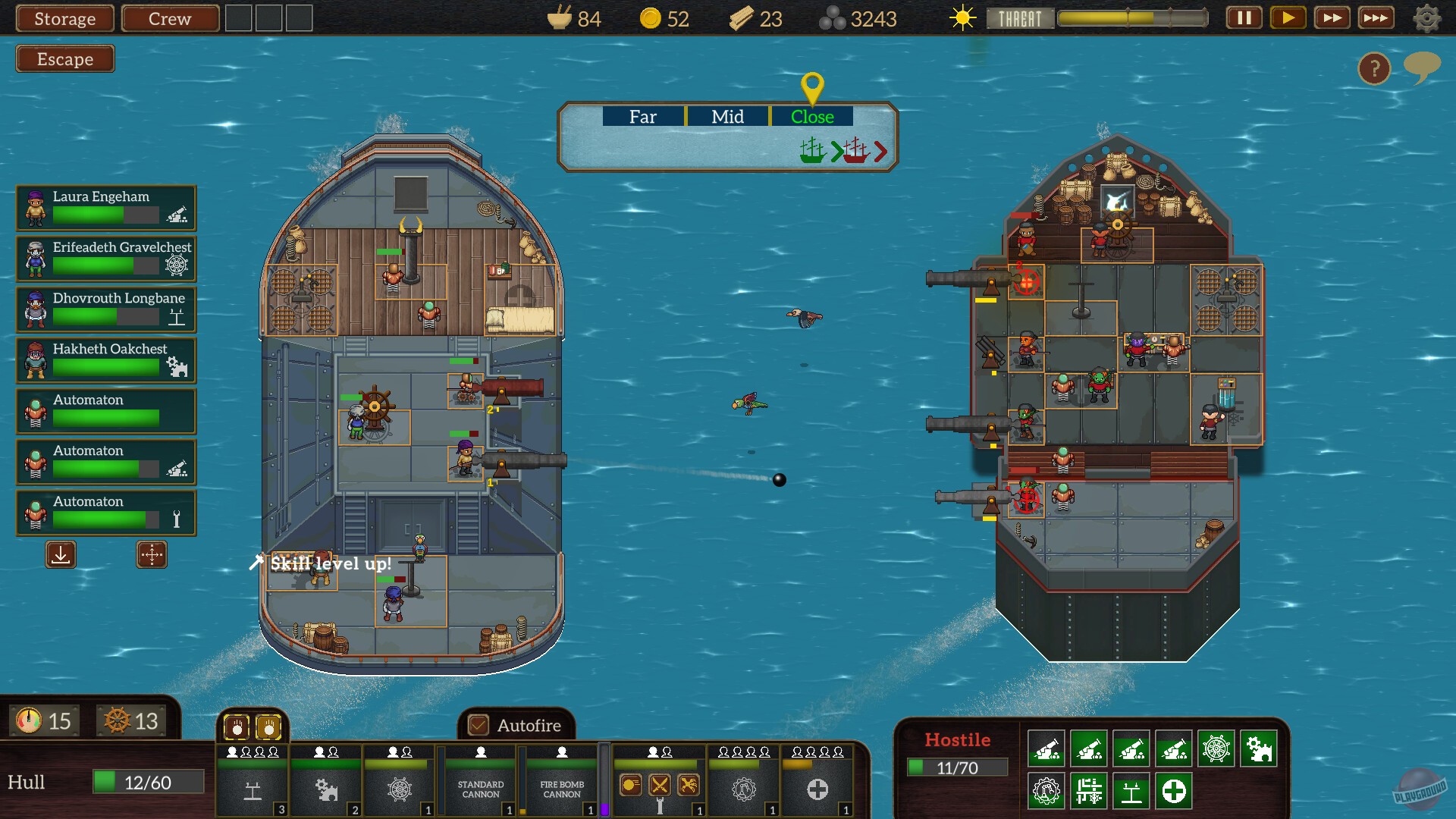Select the helm wheel station icon
The image size is (1456, 819).
pyautogui.click(x=400, y=789)
